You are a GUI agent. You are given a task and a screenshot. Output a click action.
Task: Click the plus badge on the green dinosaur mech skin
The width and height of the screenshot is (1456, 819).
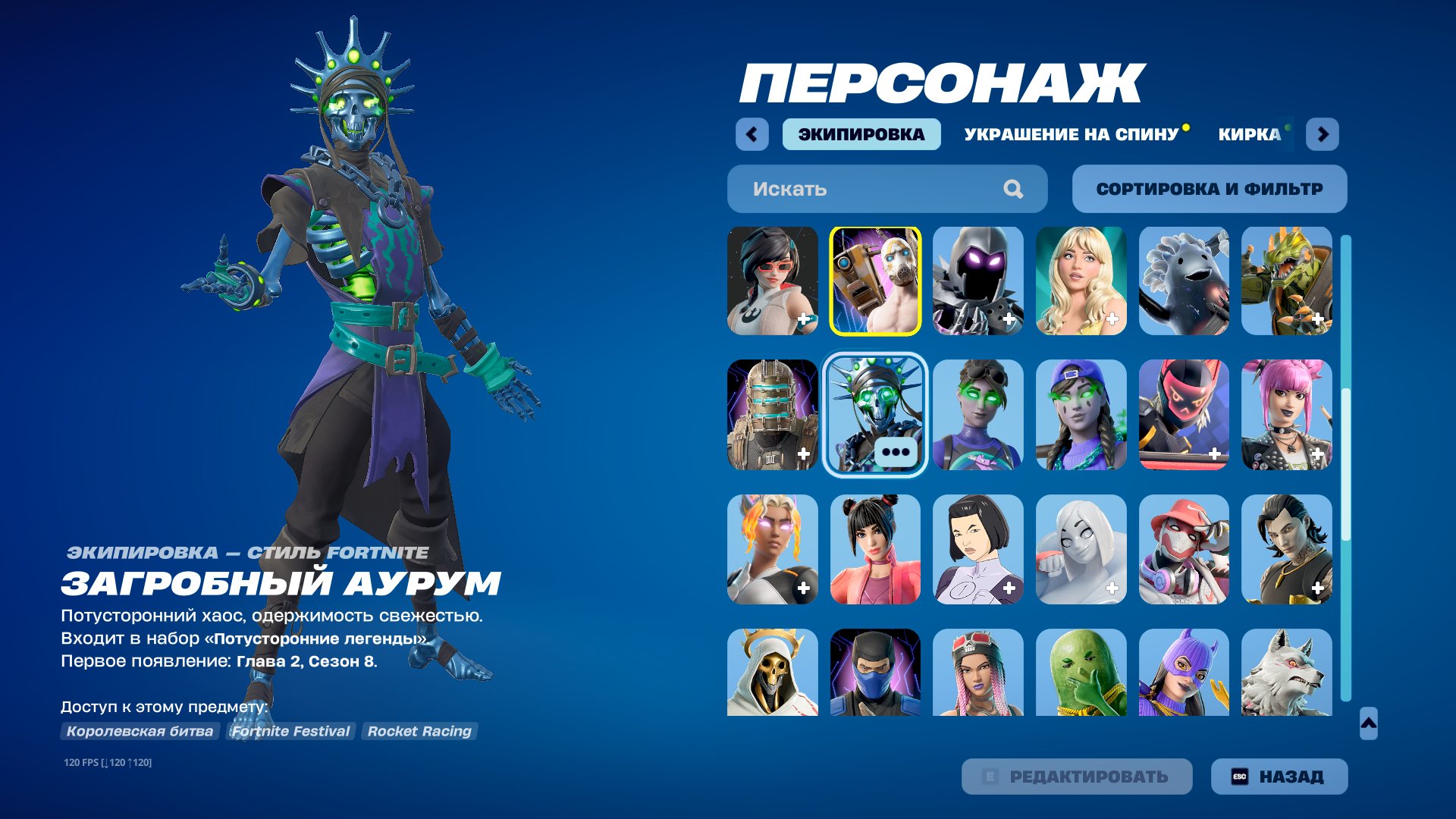pos(1319,320)
